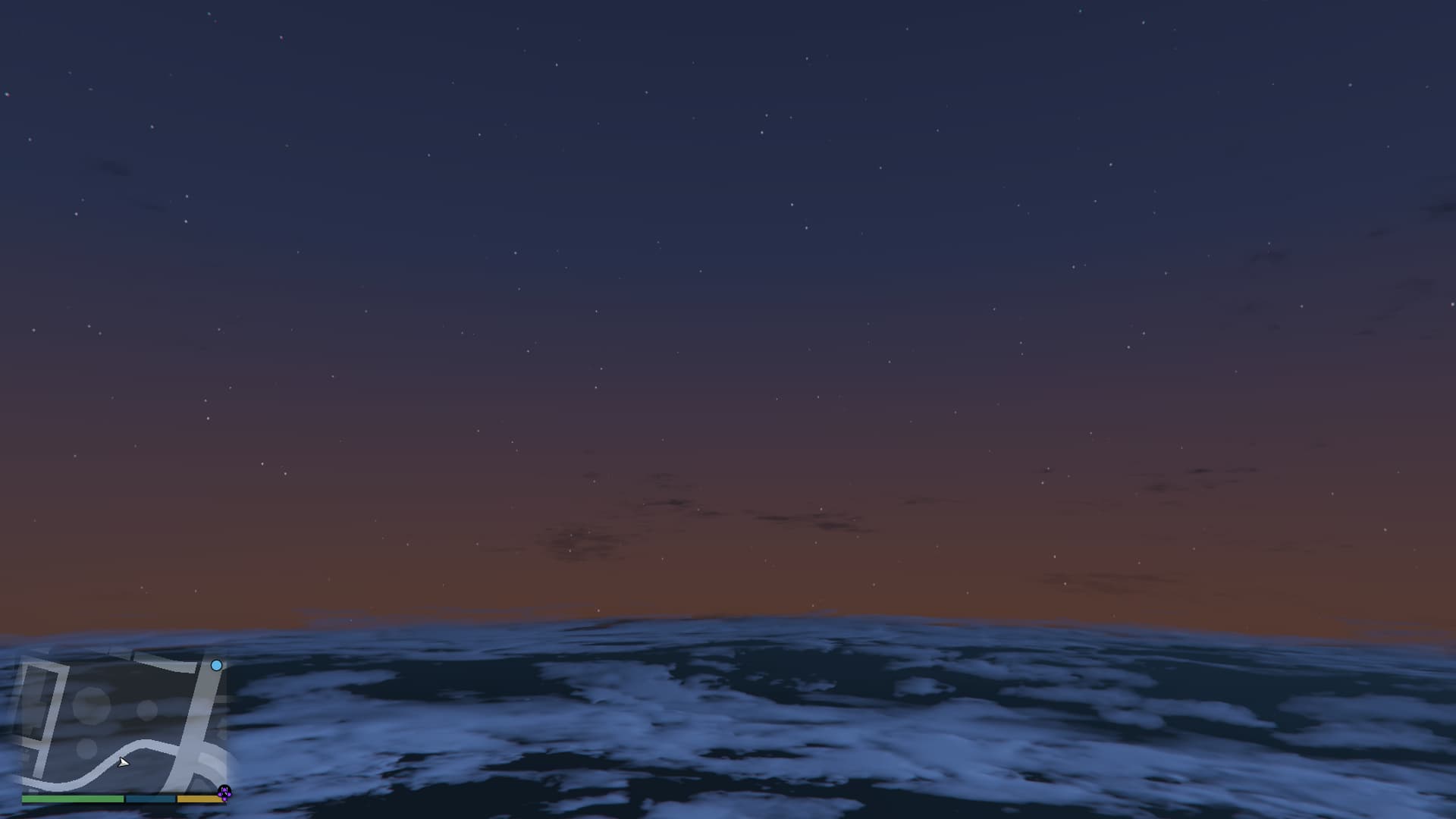Select the blue circular blip on the minimap
The width and height of the screenshot is (1456, 819).
tap(216, 666)
